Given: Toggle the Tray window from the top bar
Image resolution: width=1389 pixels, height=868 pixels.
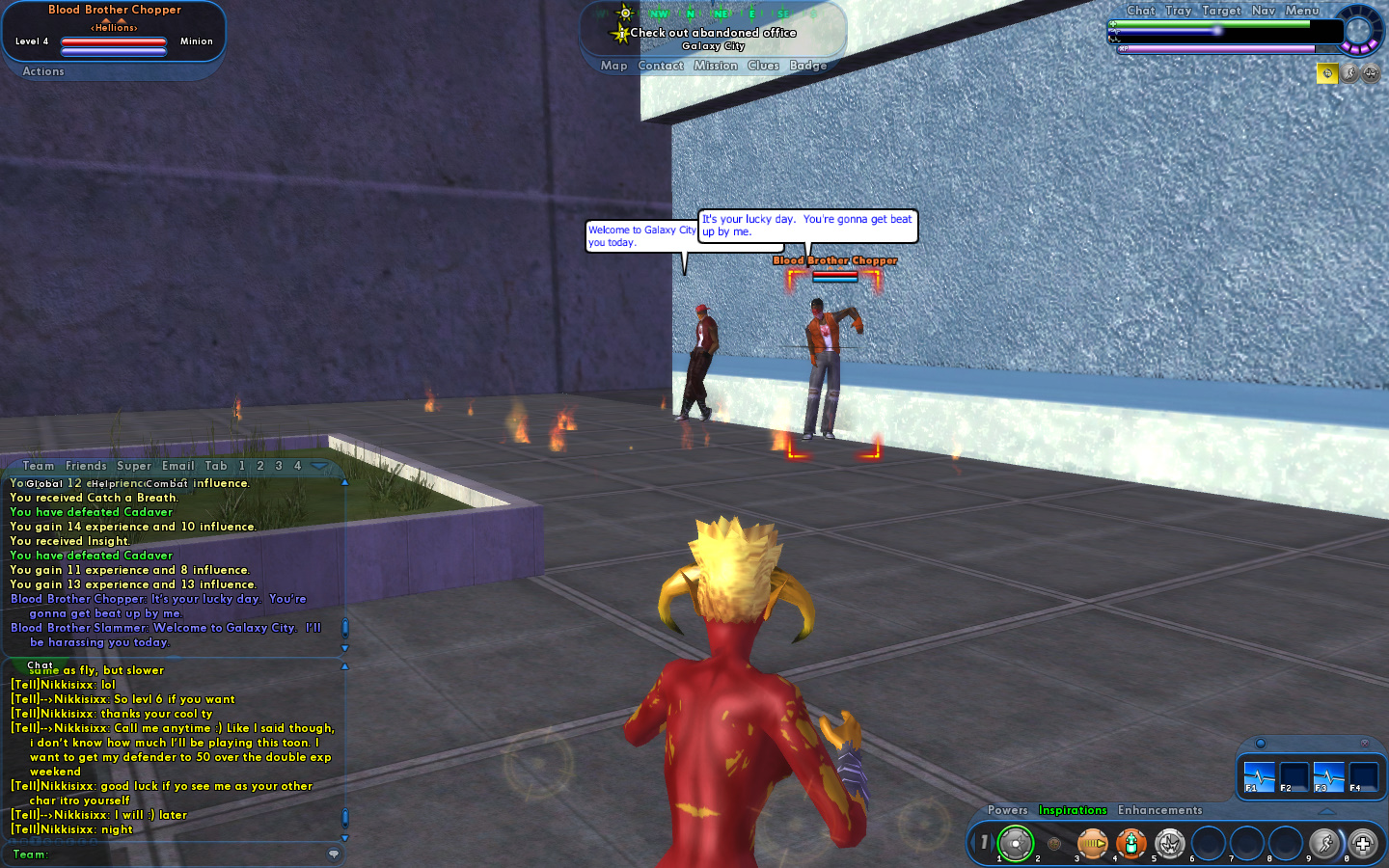Looking at the screenshot, I should click(x=1178, y=11).
